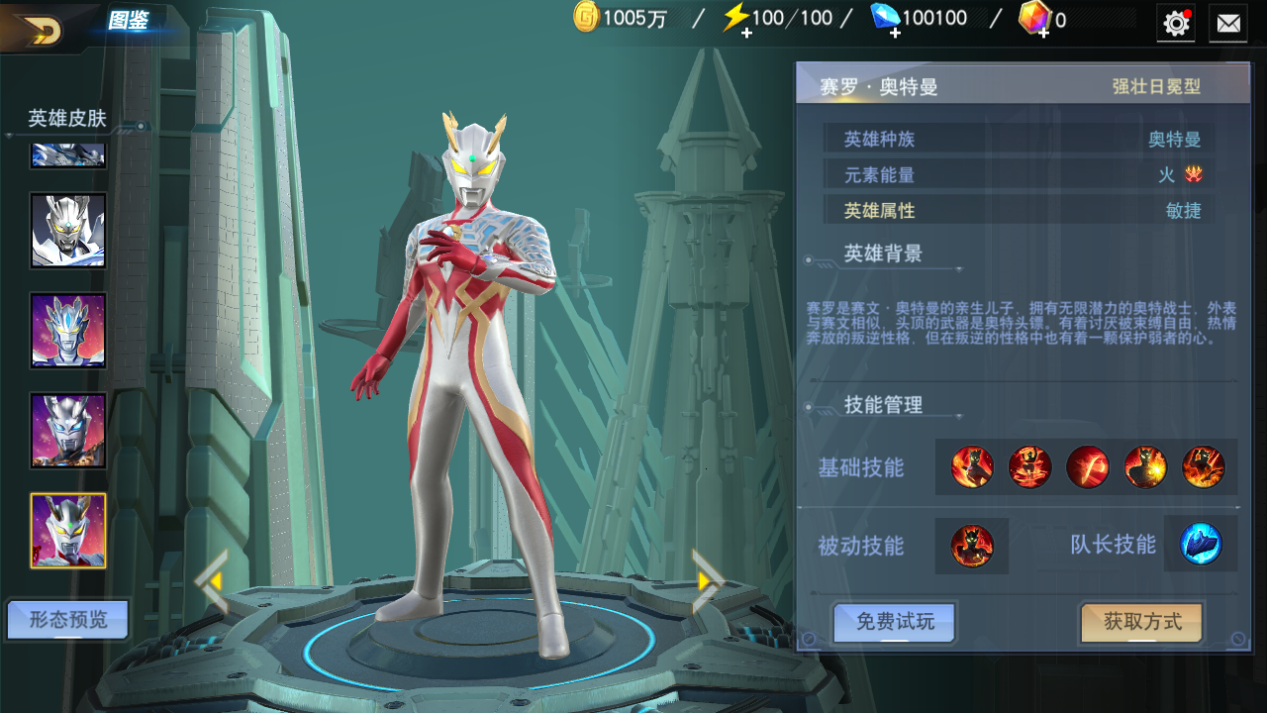Select the gold-framed skin thumbnail
This screenshot has width=1267, height=713.
tap(68, 531)
